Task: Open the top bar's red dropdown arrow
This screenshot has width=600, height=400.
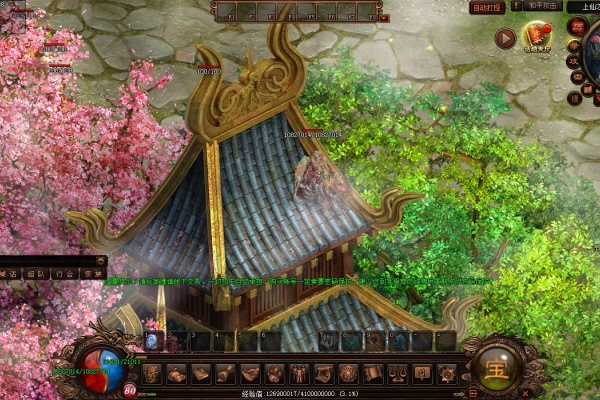Action: (x=386, y=17)
